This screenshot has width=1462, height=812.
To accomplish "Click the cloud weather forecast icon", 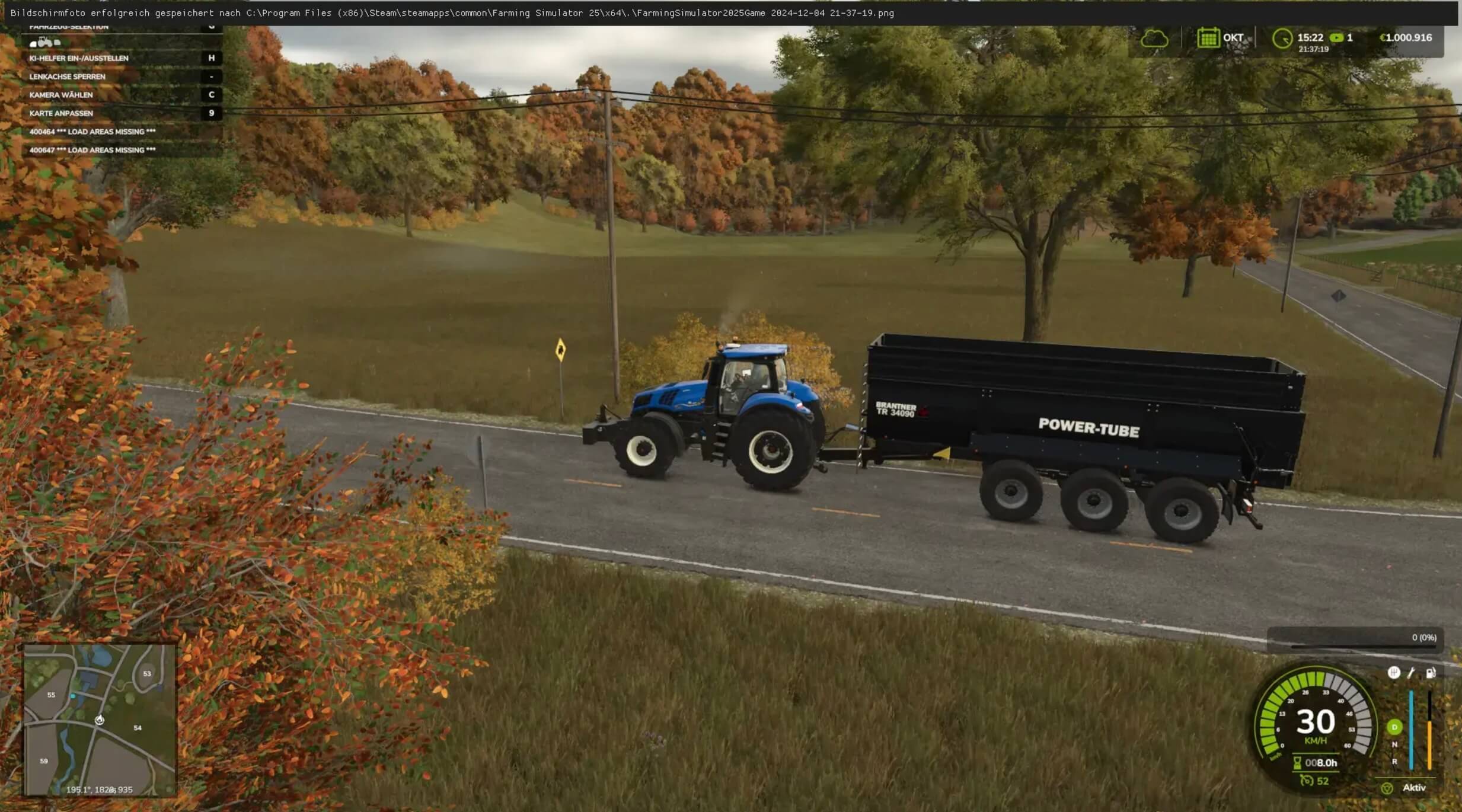I will coord(1154,39).
